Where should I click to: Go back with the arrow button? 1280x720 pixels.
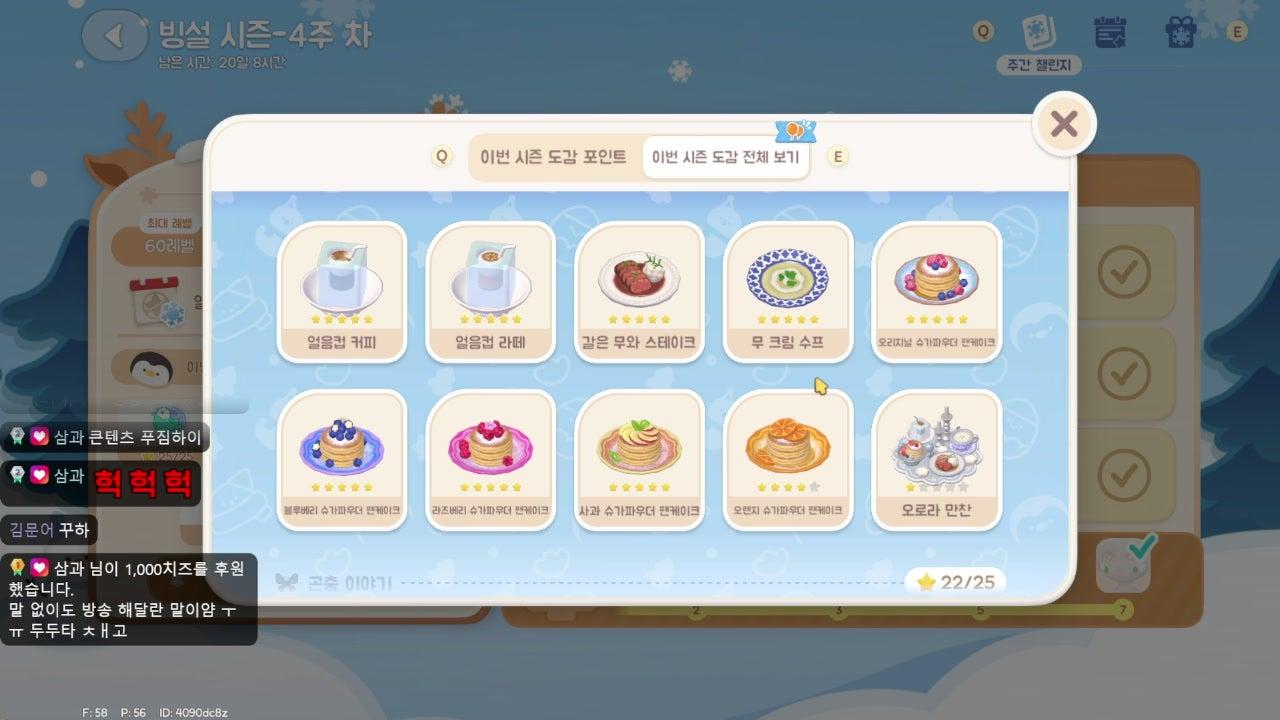tap(114, 36)
